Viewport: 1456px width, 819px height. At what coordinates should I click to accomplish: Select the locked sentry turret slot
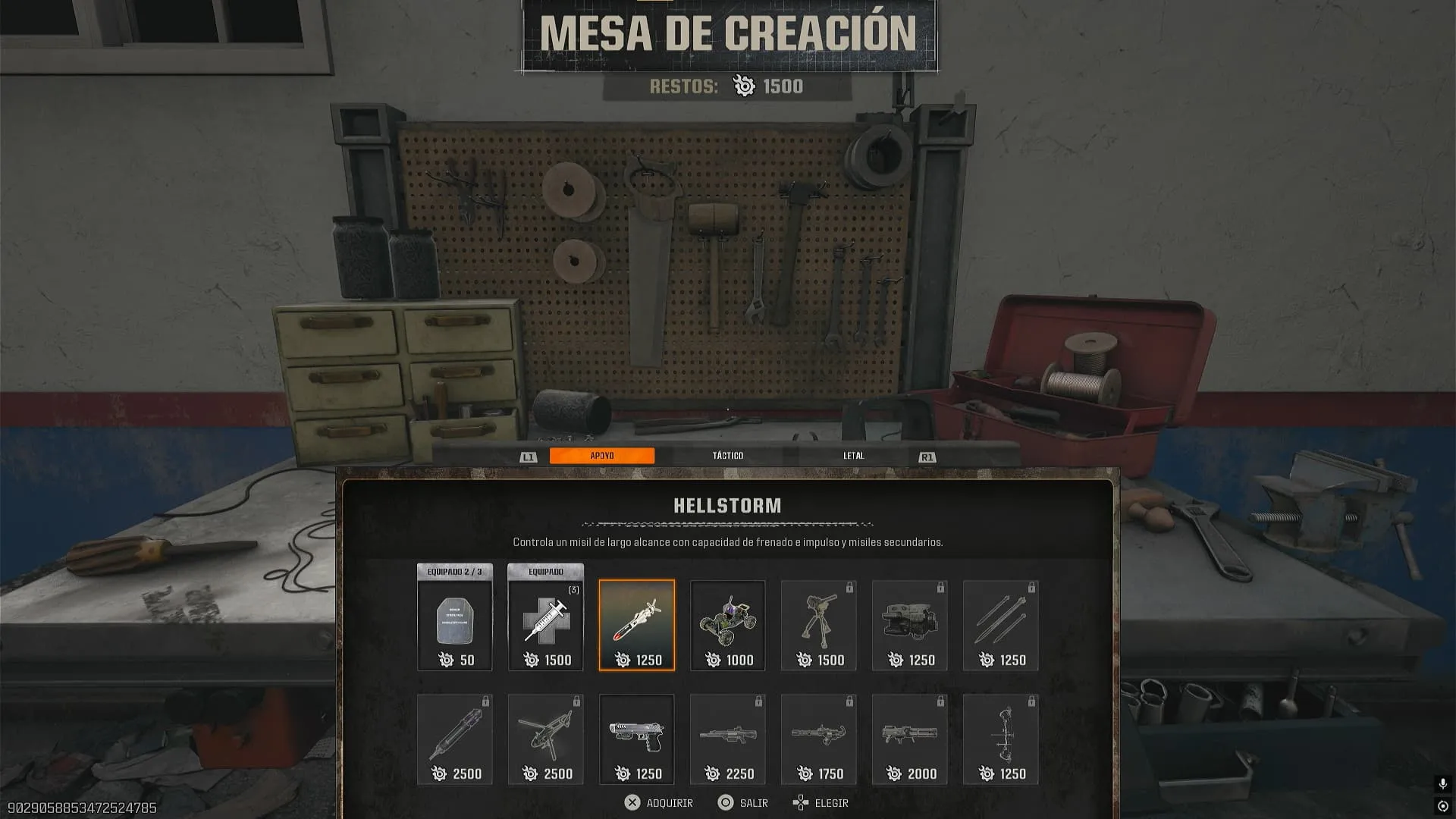(819, 626)
